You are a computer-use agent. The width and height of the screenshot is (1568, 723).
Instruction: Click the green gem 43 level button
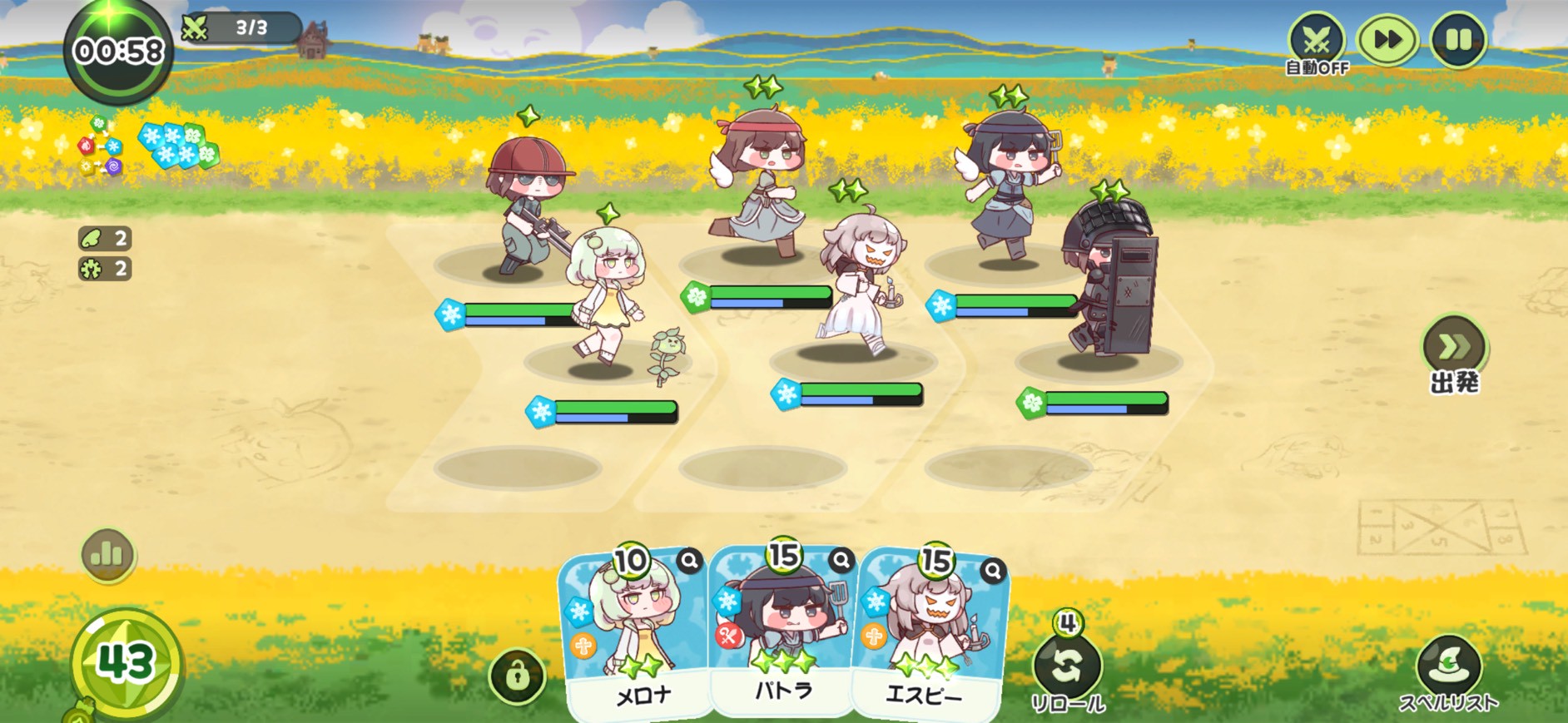click(127, 663)
